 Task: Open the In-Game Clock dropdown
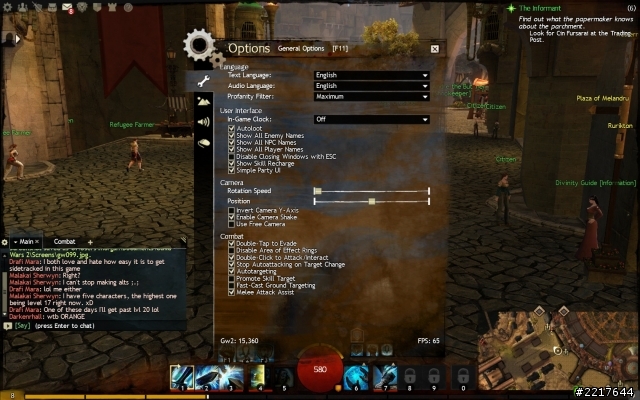tap(371, 119)
